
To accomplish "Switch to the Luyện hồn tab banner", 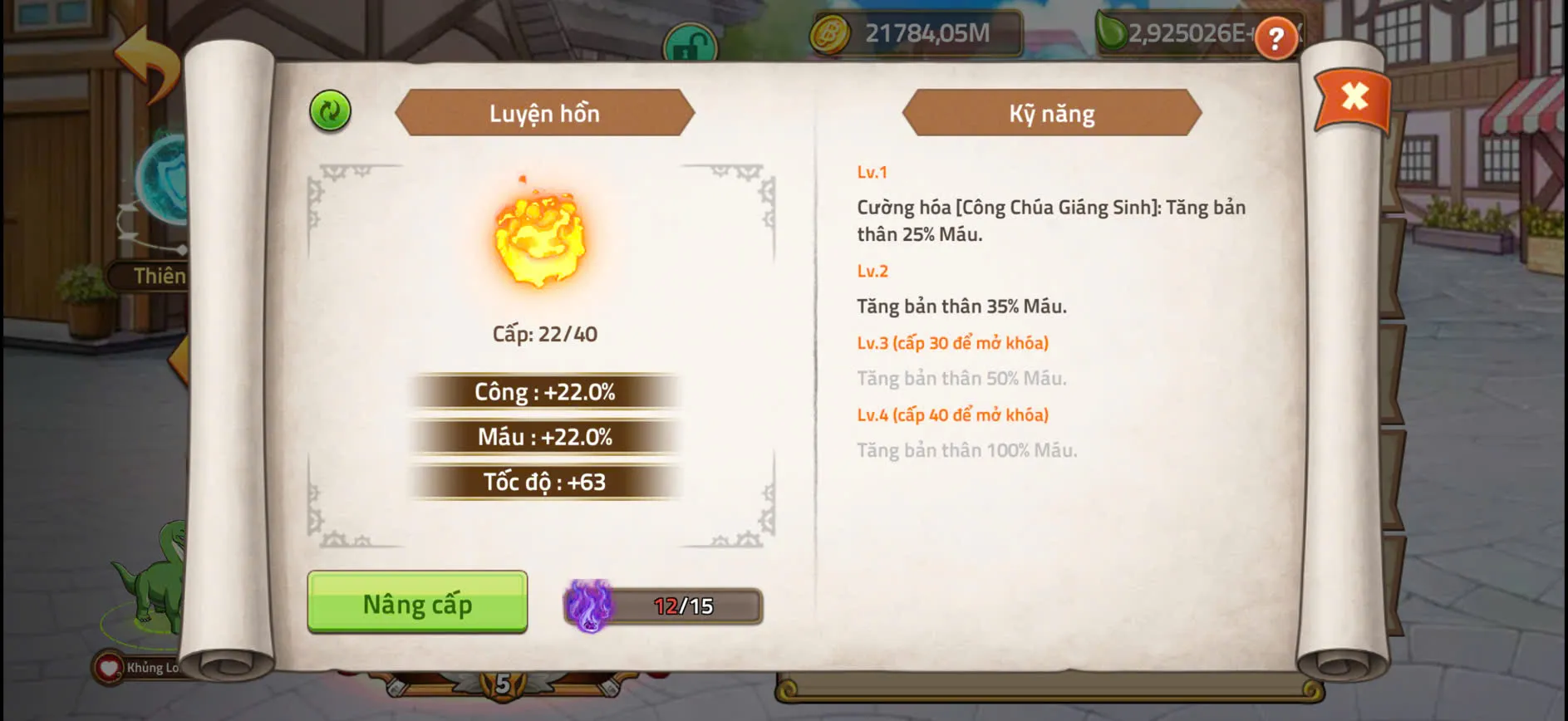I will (544, 114).
